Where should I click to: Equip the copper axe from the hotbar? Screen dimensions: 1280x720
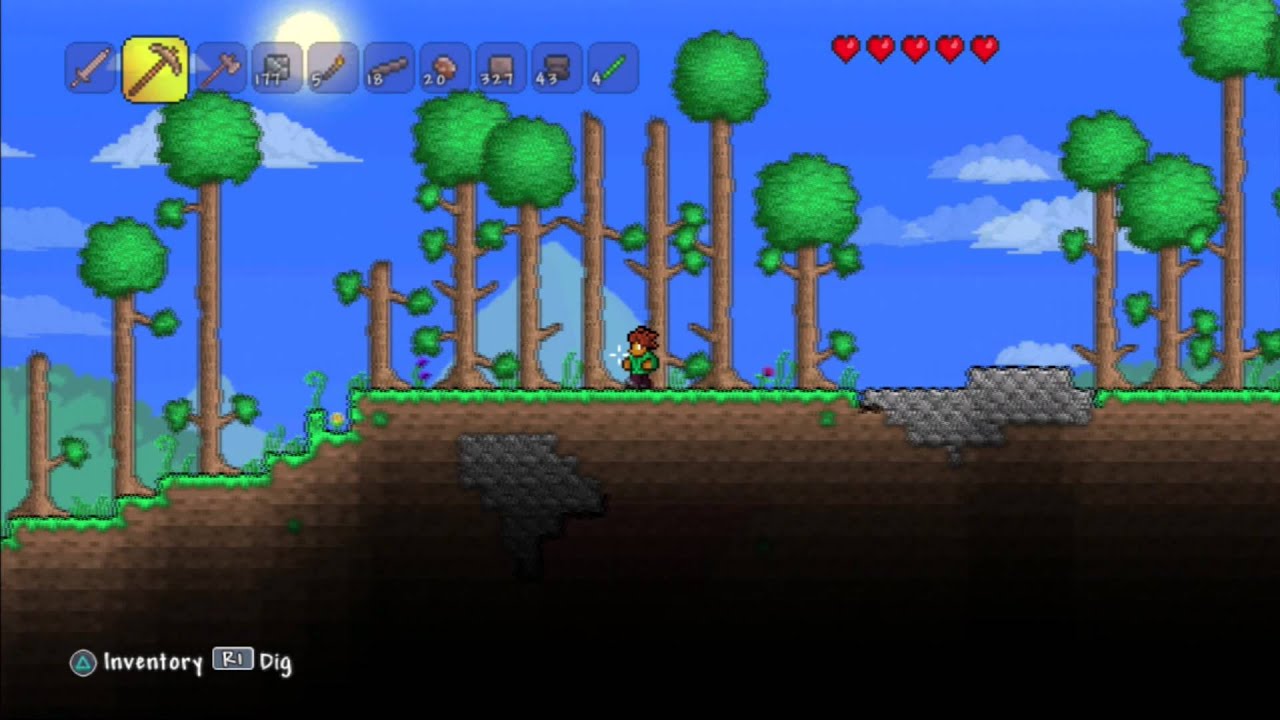[221, 69]
